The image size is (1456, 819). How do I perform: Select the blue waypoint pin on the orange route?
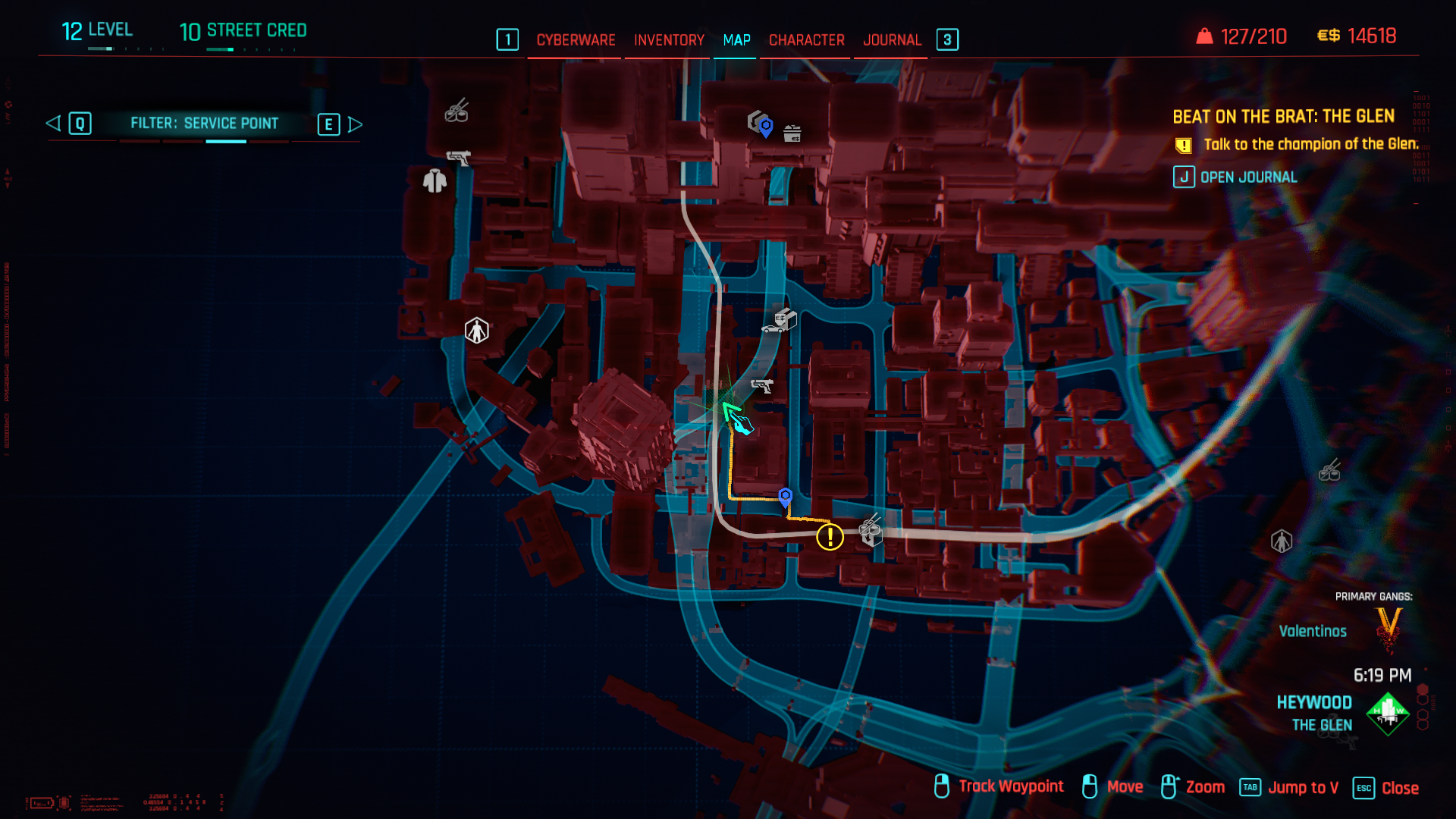[786, 497]
